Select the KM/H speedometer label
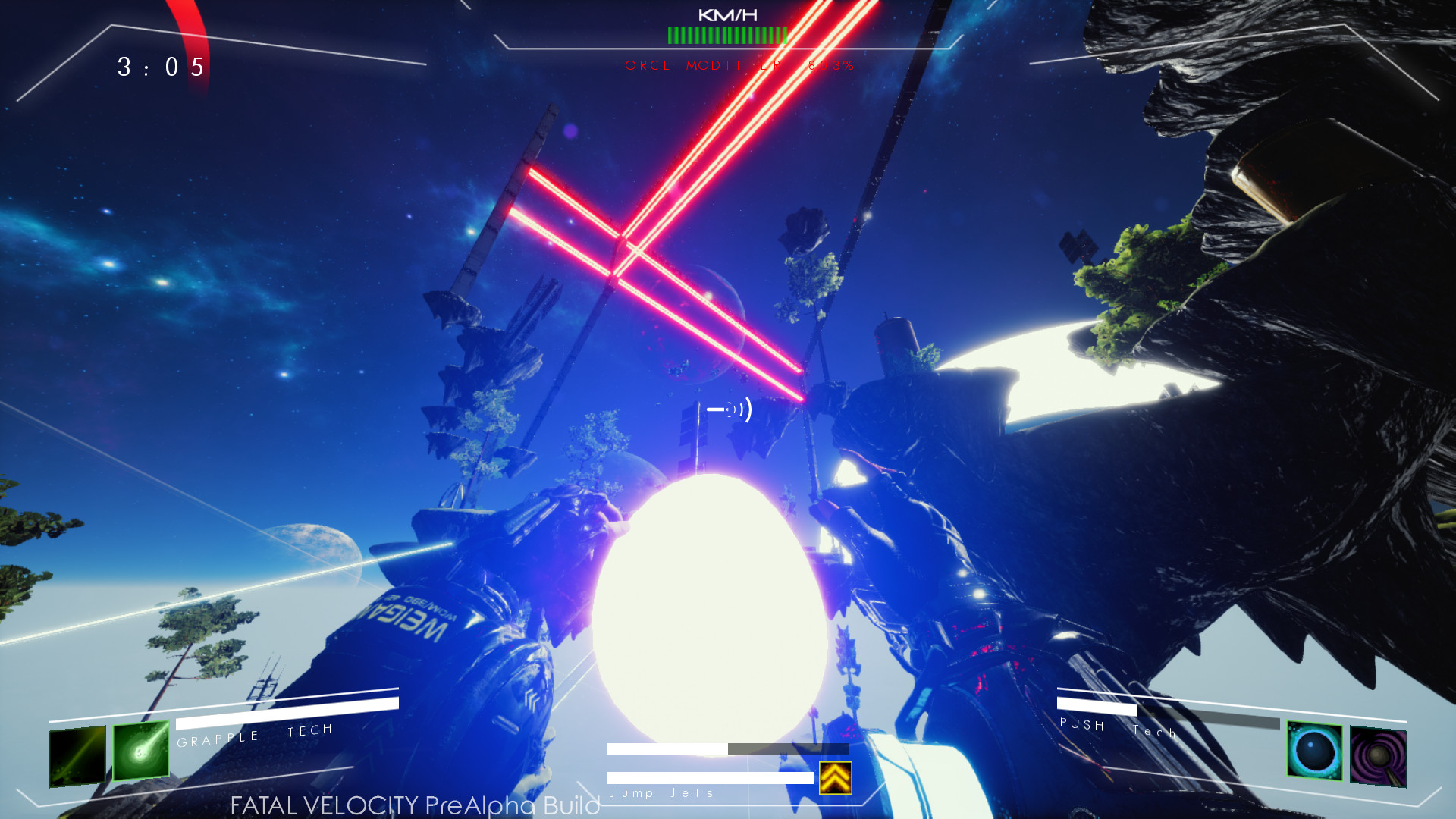Image resolution: width=1456 pixels, height=819 pixels. click(726, 14)
